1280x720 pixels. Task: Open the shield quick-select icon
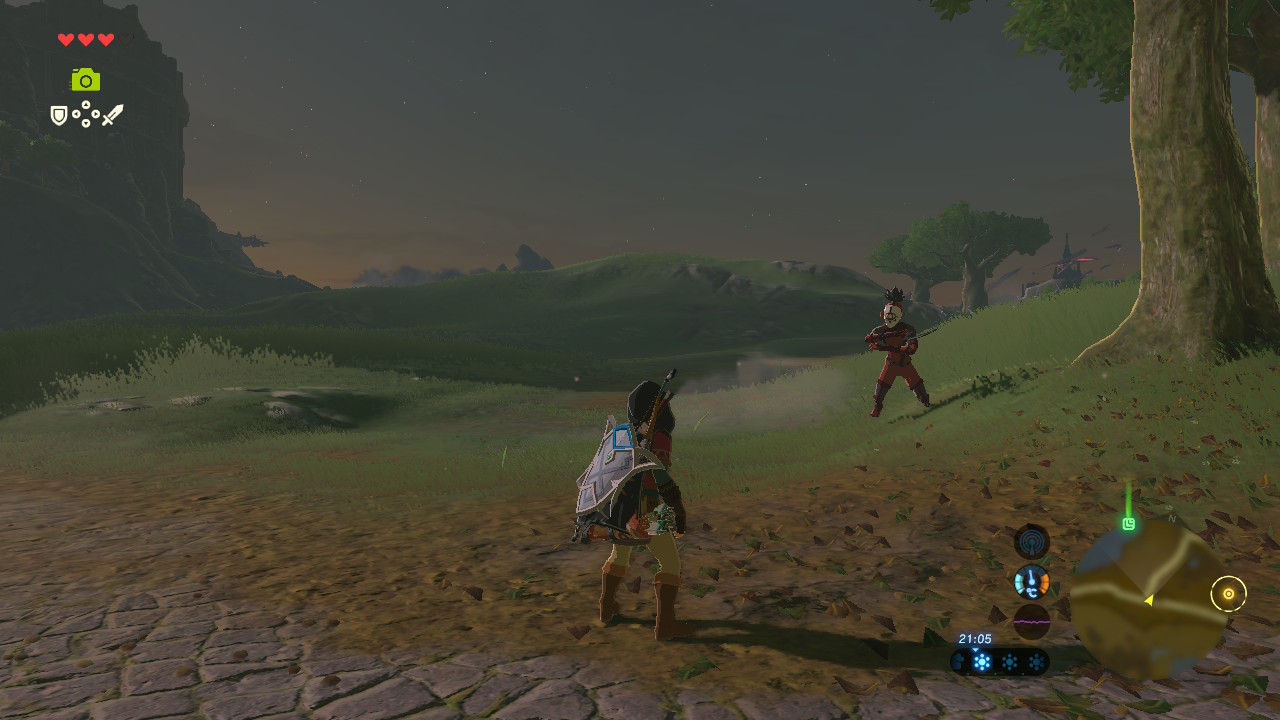coord(59,116)
